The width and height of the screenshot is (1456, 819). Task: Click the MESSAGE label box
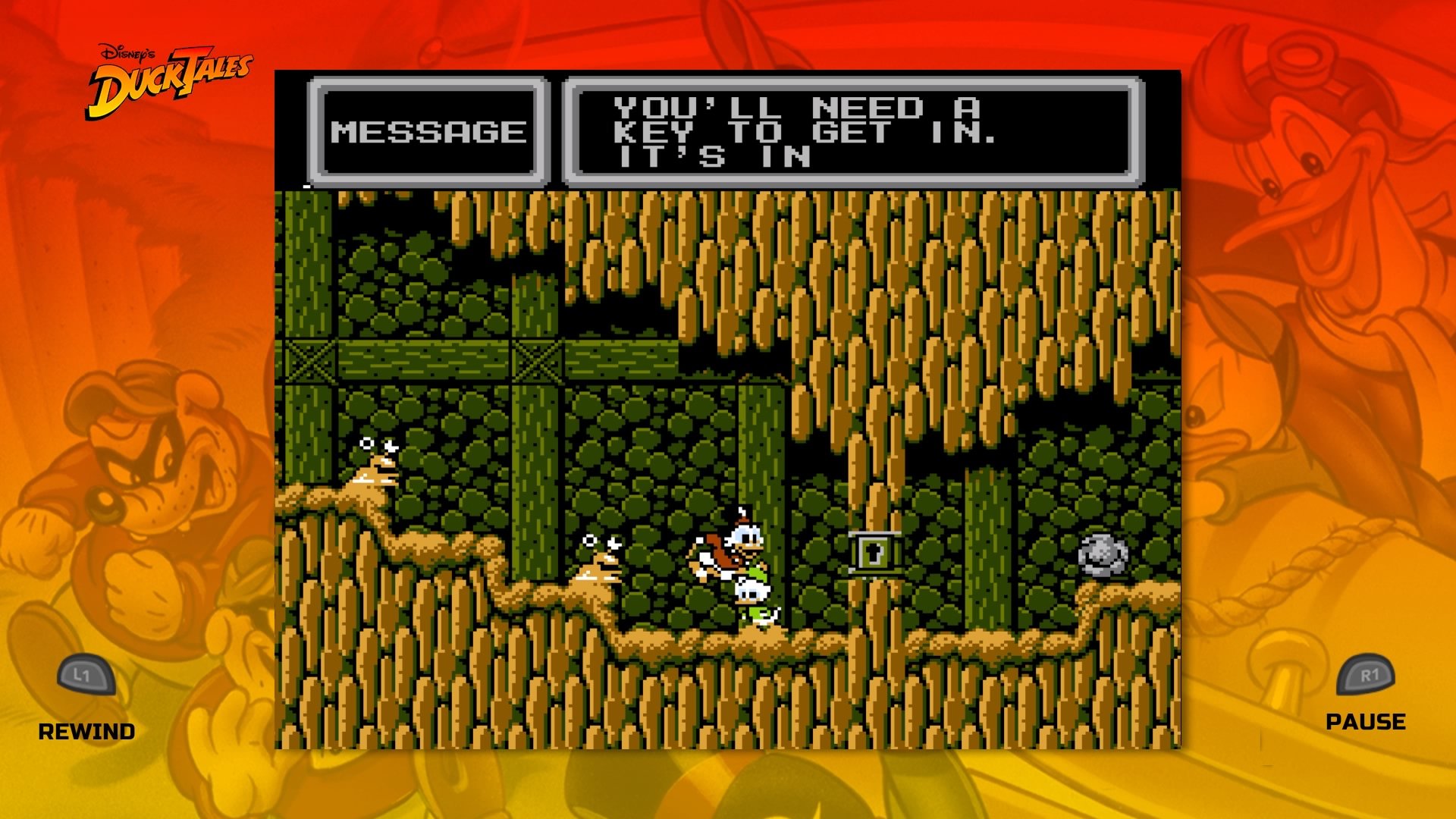coord(430,129)
